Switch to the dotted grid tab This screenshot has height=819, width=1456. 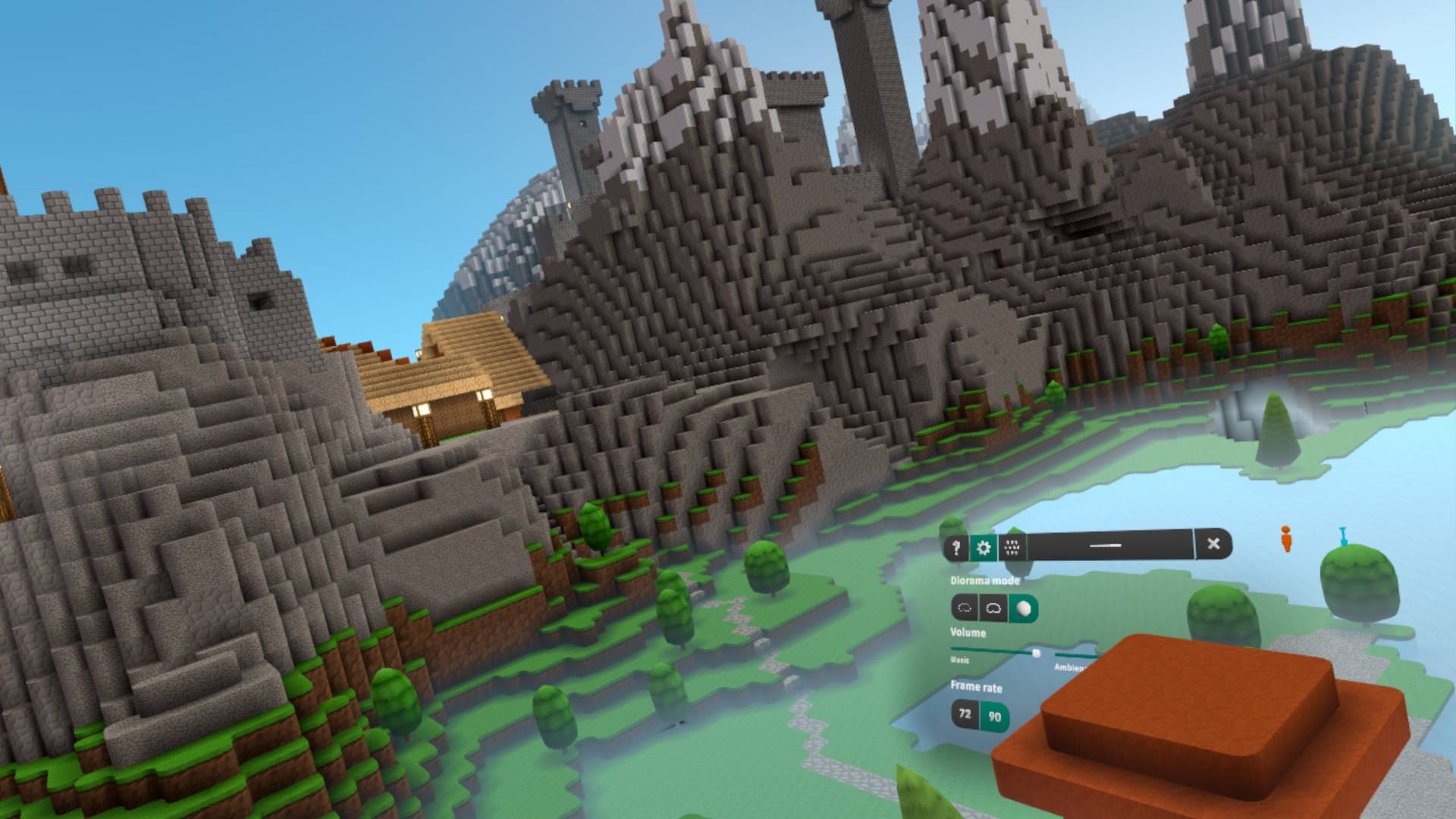click(x=1012, y=547)
